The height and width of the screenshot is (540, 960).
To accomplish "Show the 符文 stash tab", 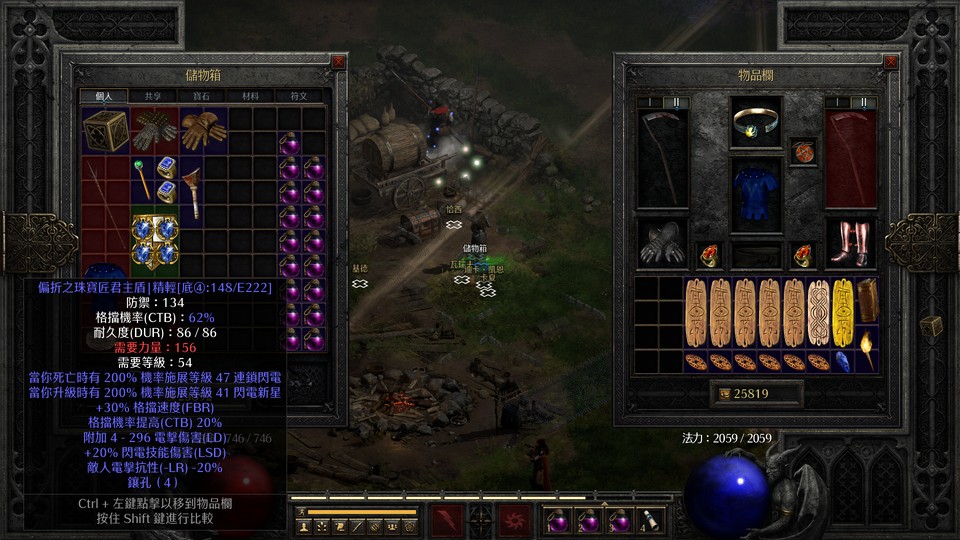I will [299, 96].
